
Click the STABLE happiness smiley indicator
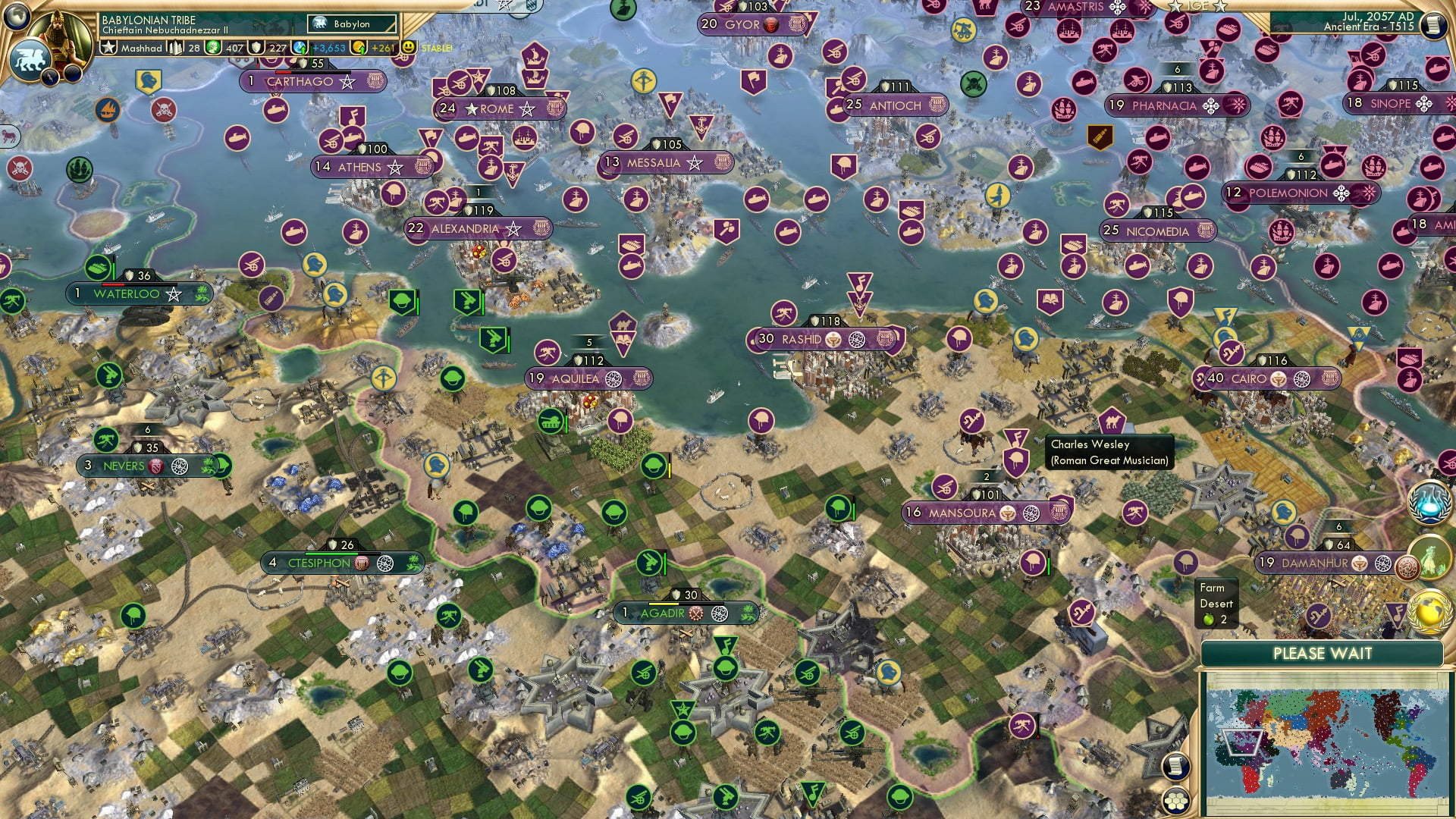pyautogui.click(x=408, y=48)
